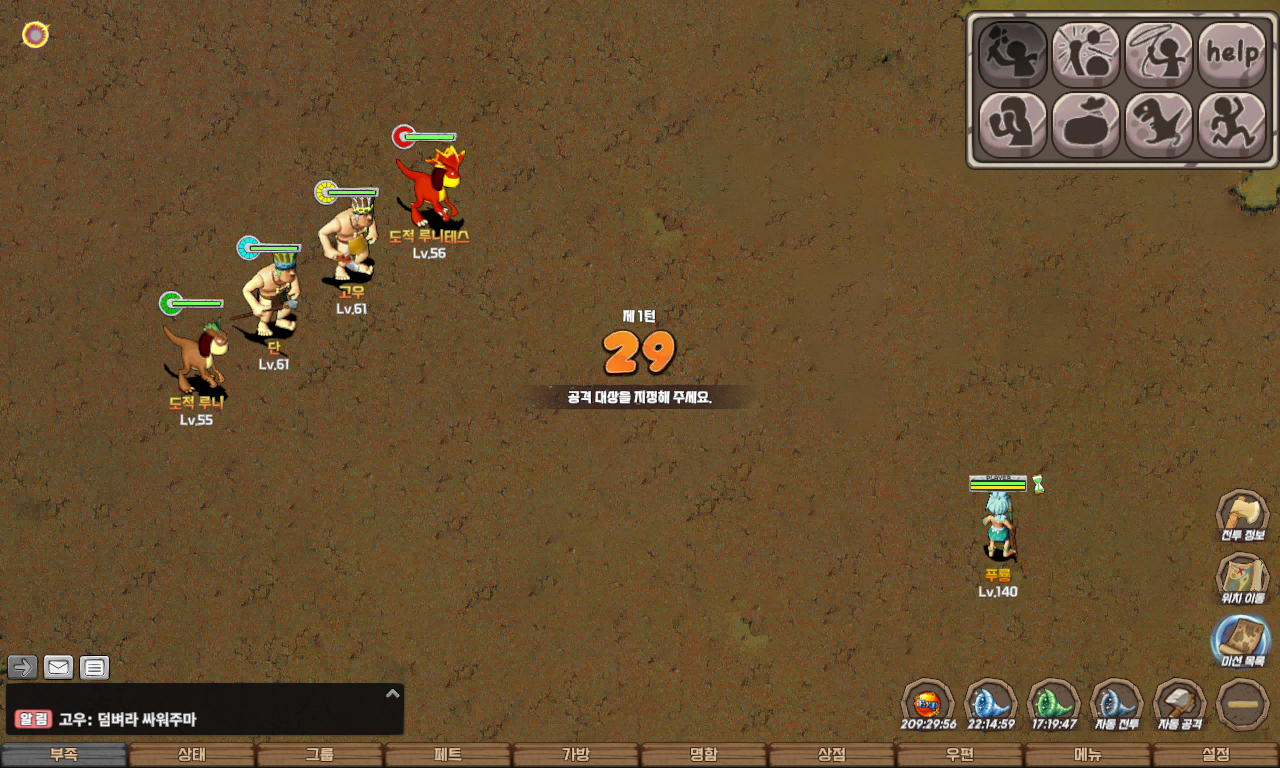This screenshot has width=1280, height=768.
Task: Open the 설정 settings menu
Action: click(1216, 755)
